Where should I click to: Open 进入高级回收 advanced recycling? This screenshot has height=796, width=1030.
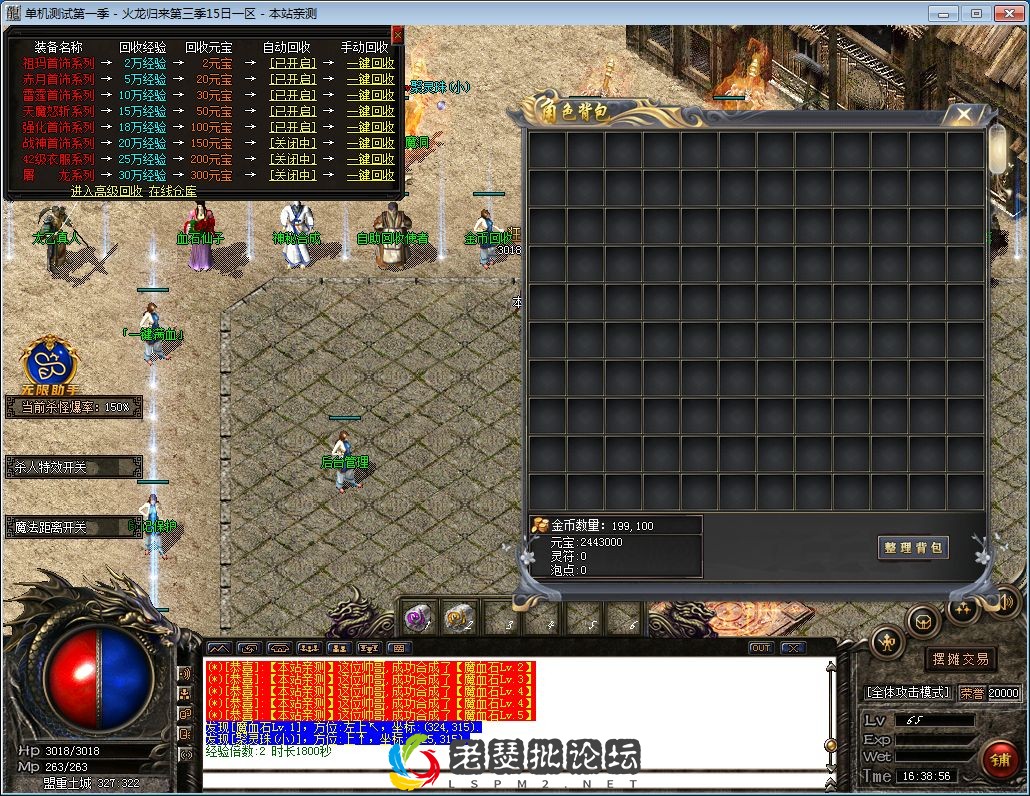(x=106, y=190)
